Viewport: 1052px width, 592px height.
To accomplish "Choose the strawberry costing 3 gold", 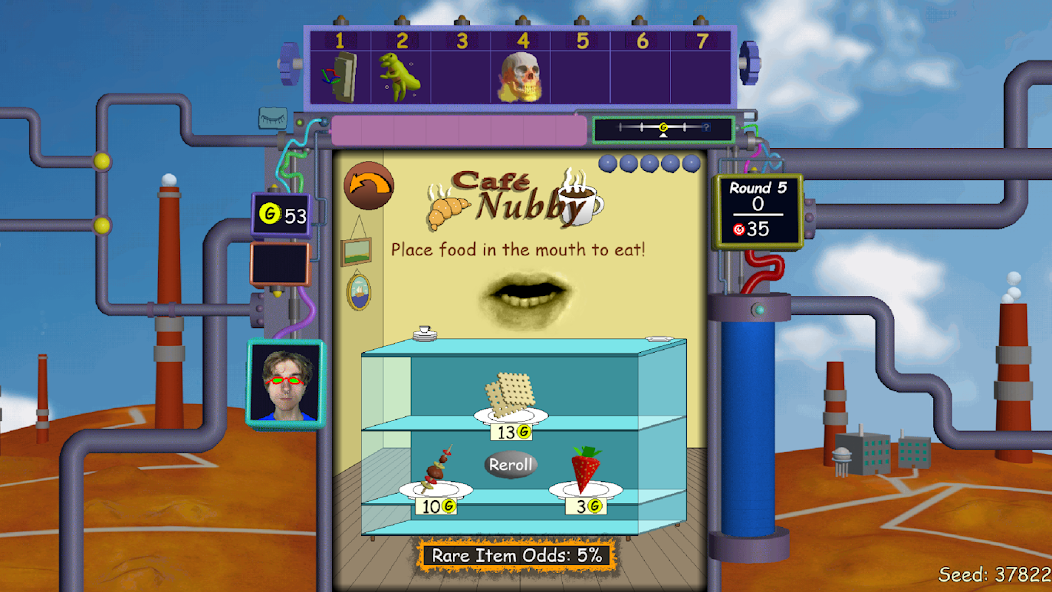I will (x=584, y=472).
